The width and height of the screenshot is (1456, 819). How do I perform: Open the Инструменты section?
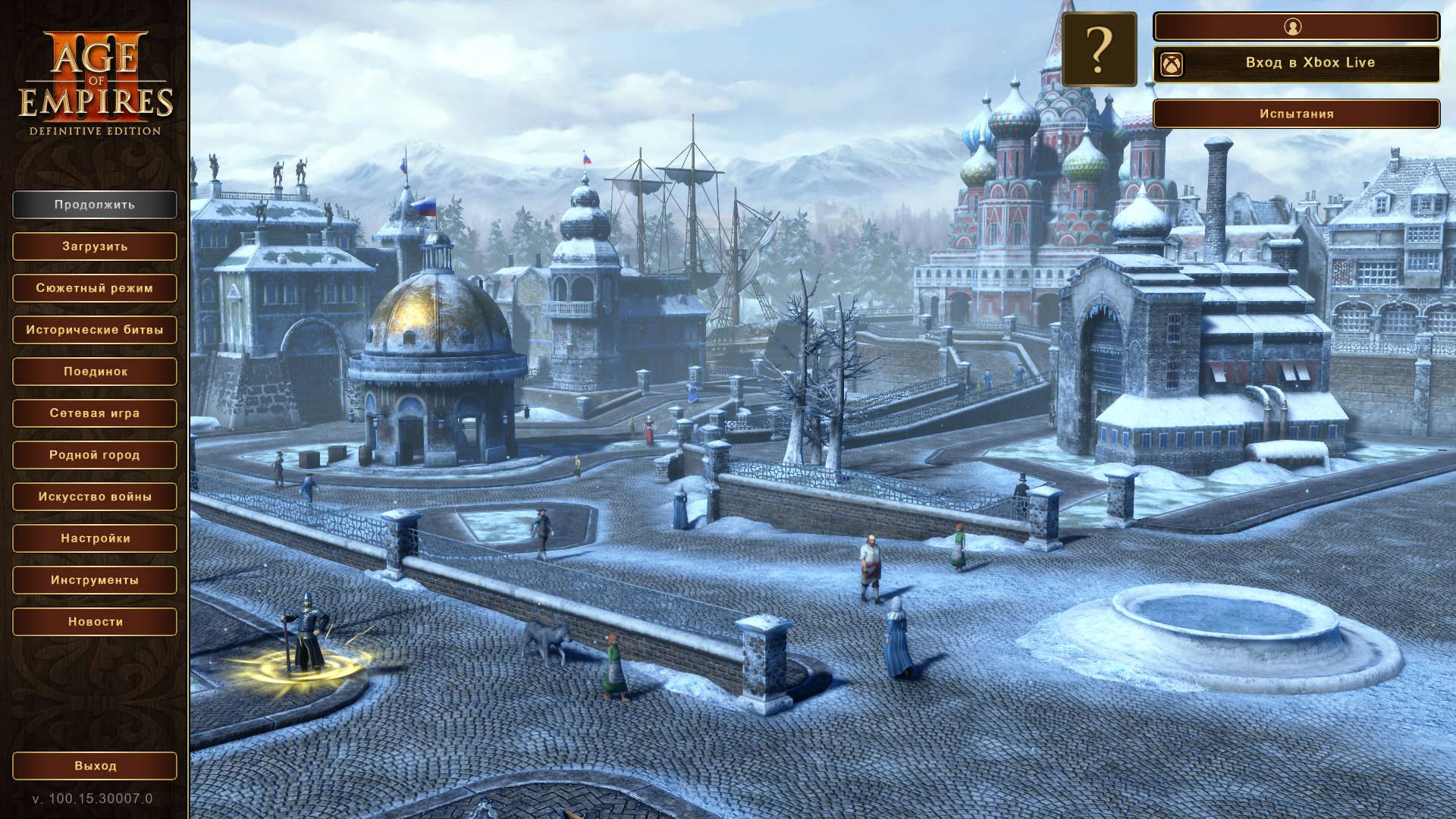95,580
